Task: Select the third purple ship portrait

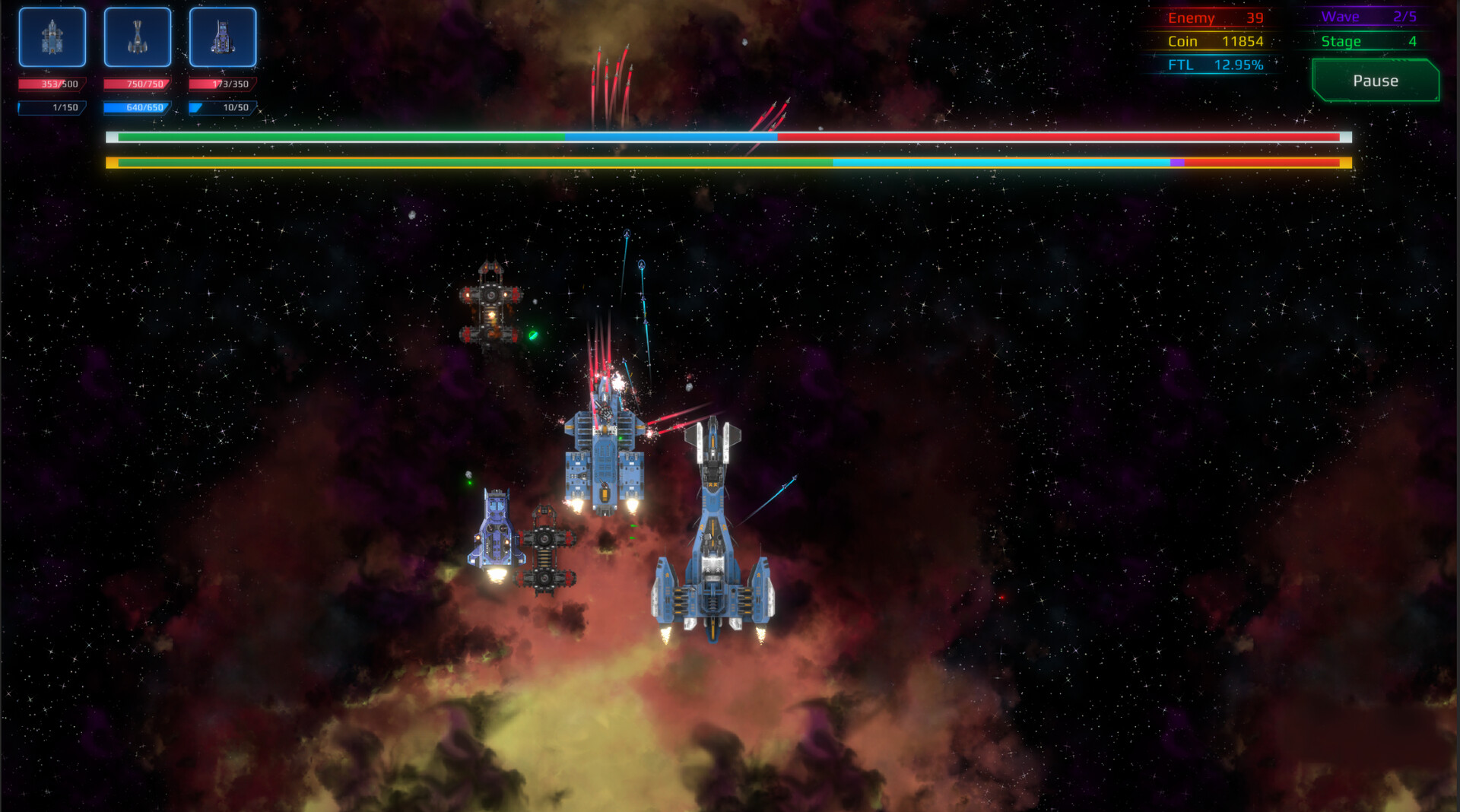Action: pos(223,36)
